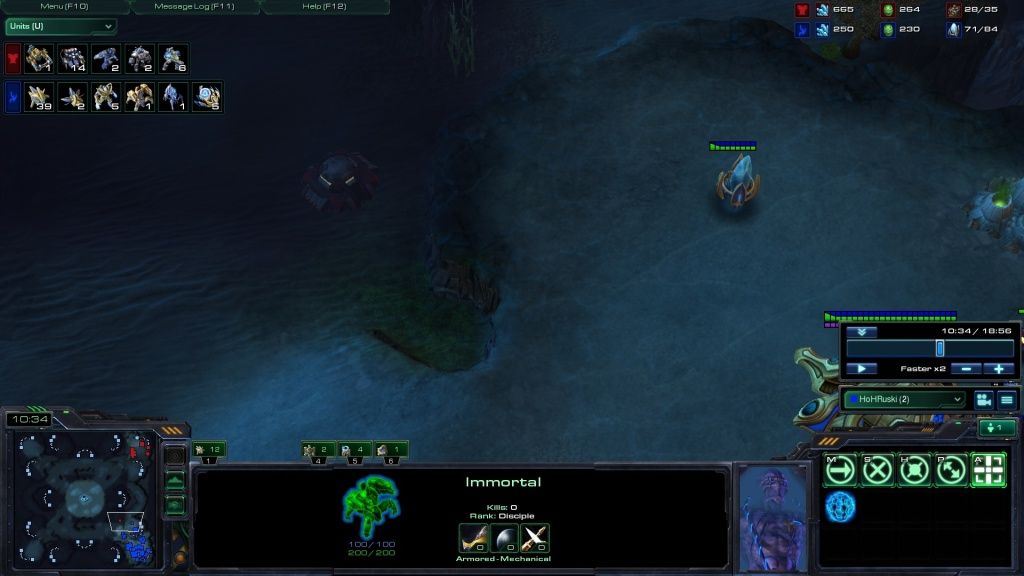
Task: Expand the Units (U) dropdown
Action: [60, 26]
